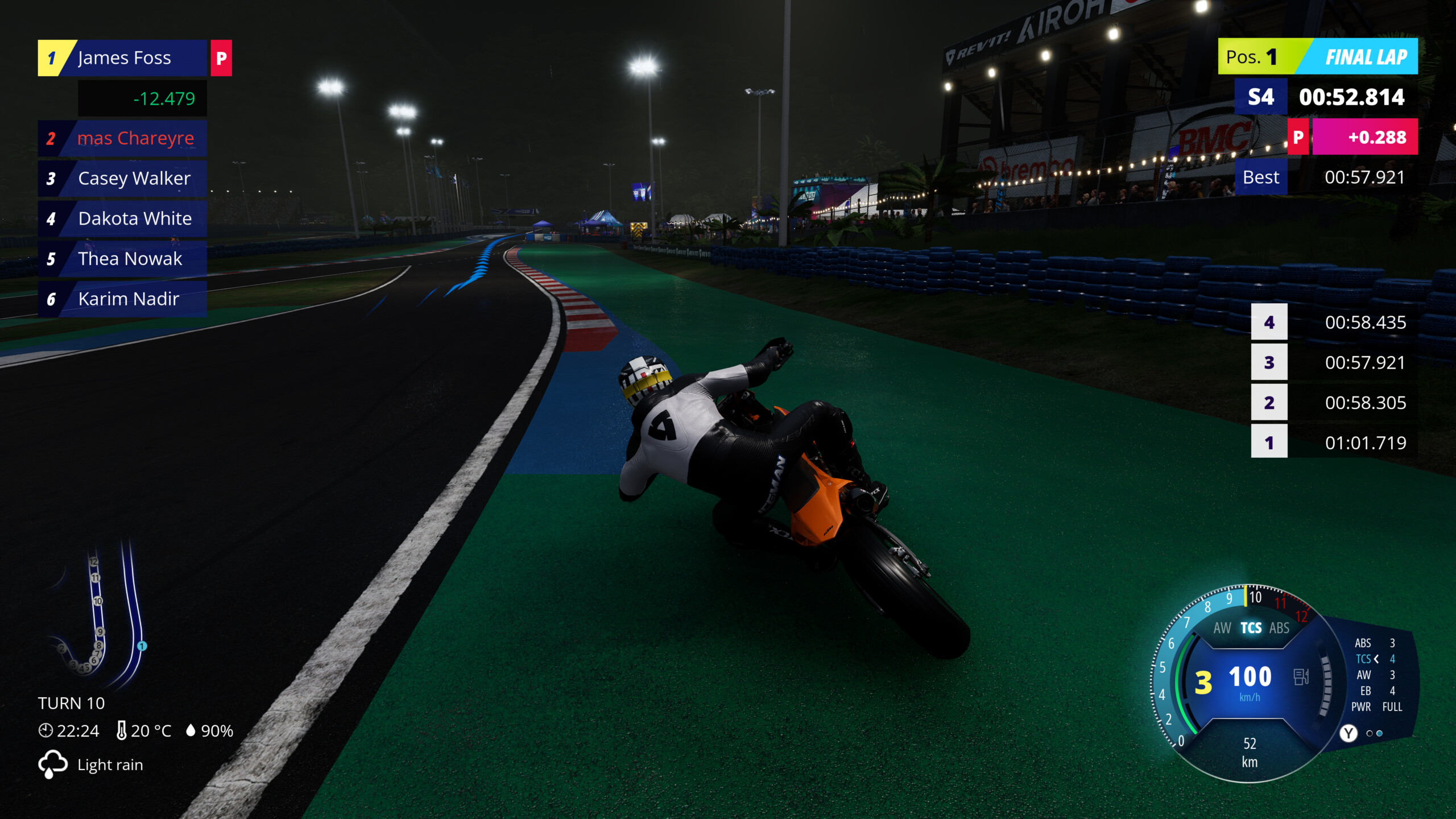
Task: Click the red P pit indicator near +0.288
Action: pos(1299,137)
